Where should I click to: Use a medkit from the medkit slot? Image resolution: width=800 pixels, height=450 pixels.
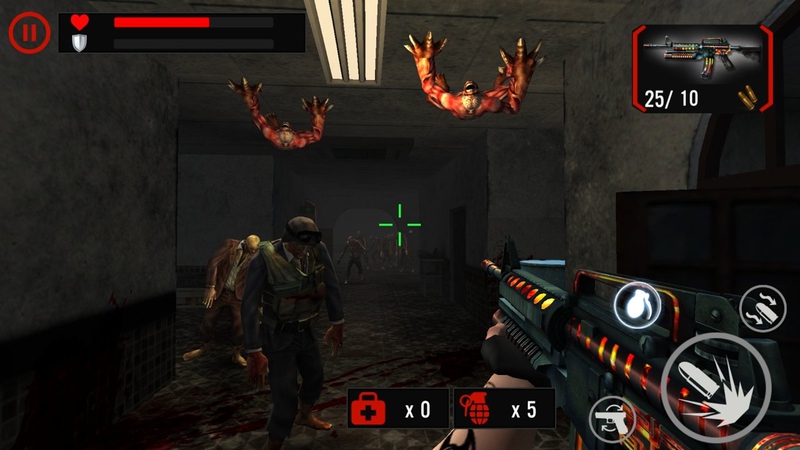pos(398,409)
